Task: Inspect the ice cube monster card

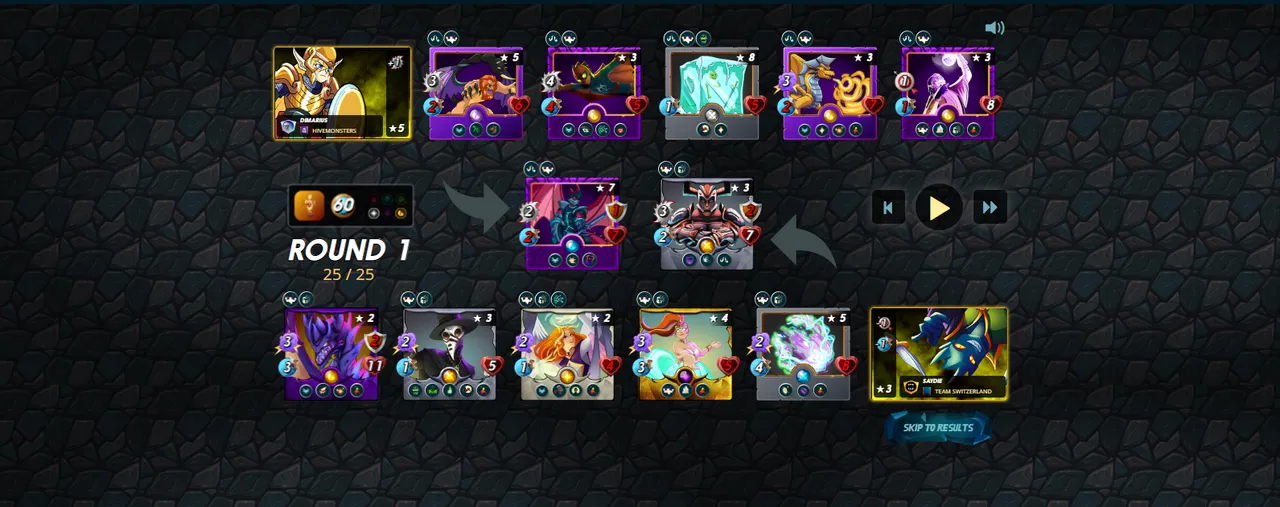Action: [712, 94]
